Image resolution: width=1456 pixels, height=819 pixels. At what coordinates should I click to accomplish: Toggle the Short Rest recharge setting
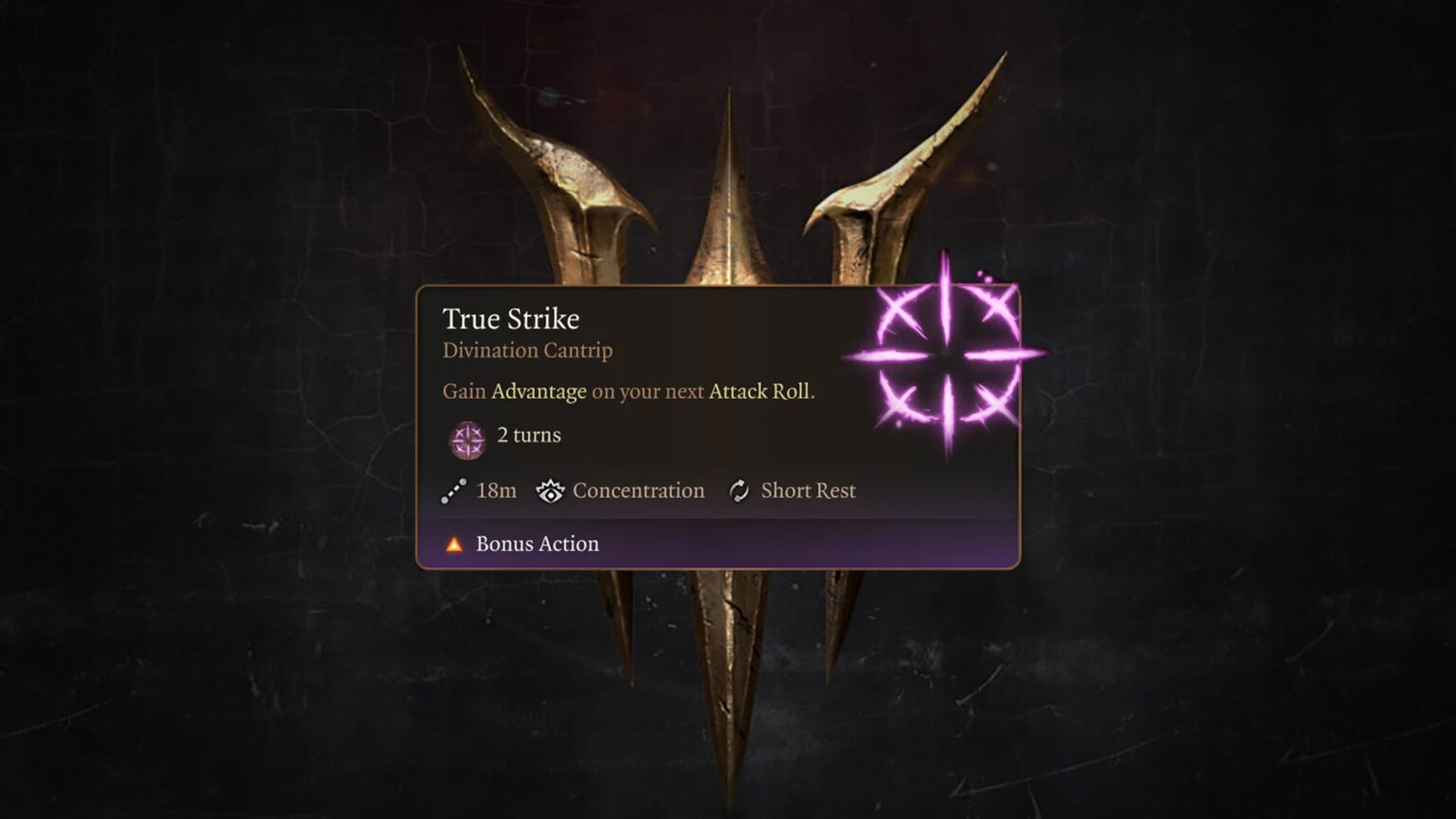click(808, 491)
